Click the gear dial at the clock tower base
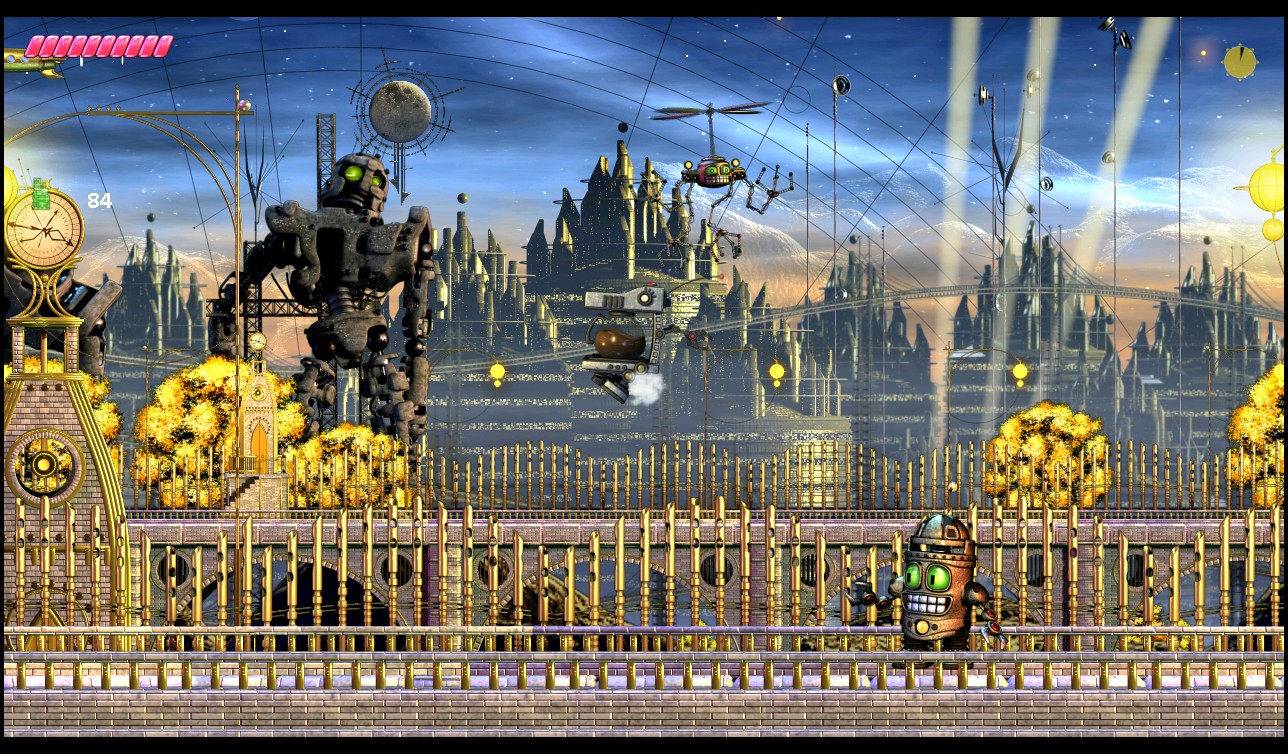 pyautogui.click(x=44, y=462)
